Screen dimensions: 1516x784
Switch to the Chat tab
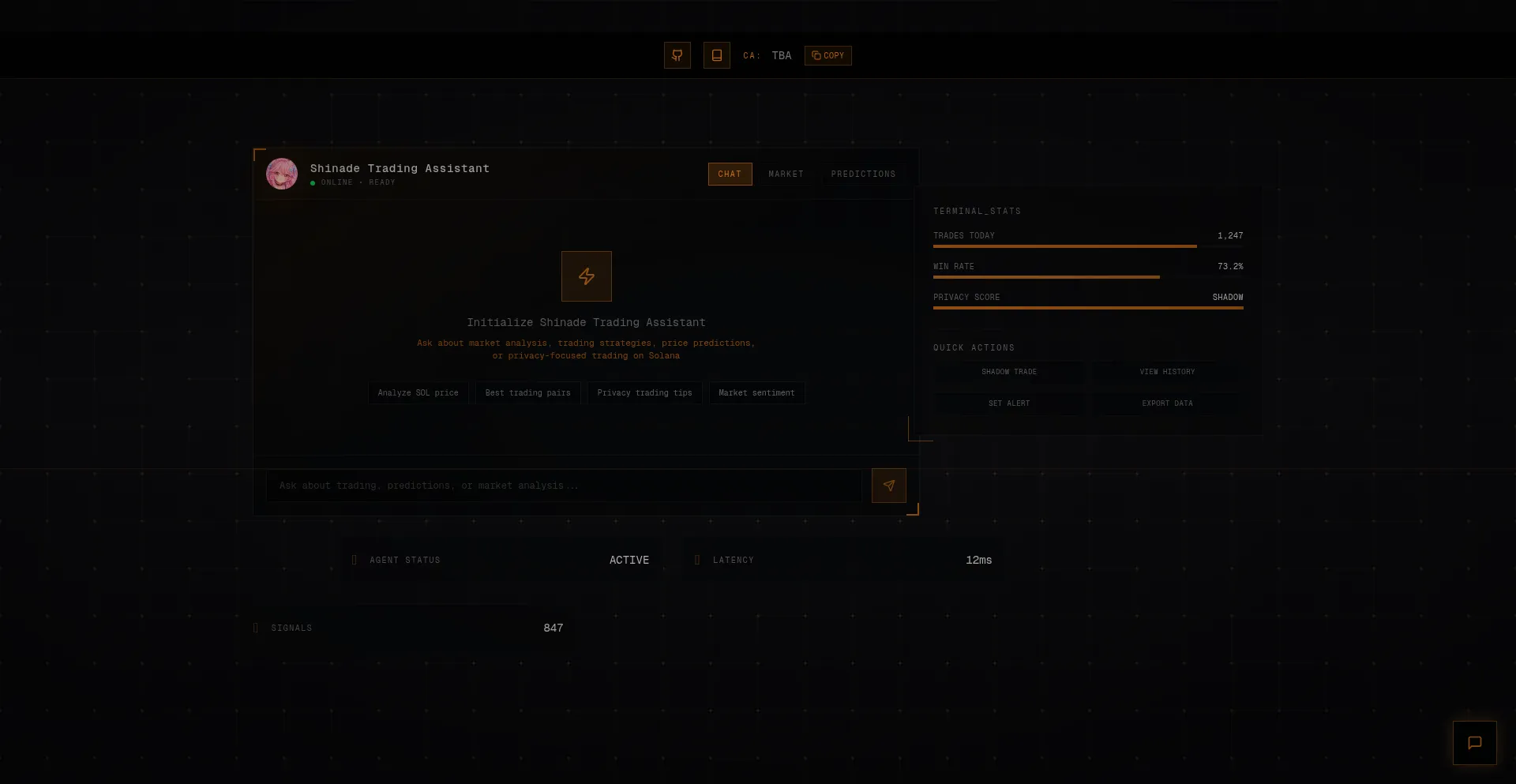pyautogui.click(x=730, y=174)
